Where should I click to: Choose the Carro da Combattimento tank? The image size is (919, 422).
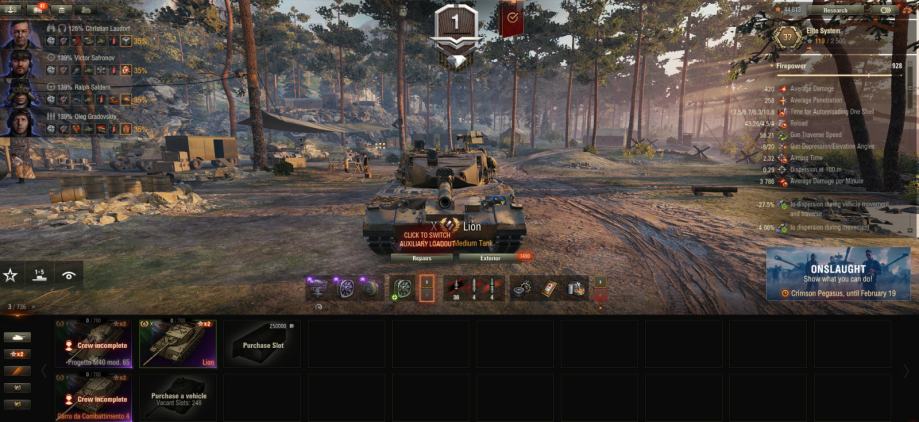click(95, 397)
